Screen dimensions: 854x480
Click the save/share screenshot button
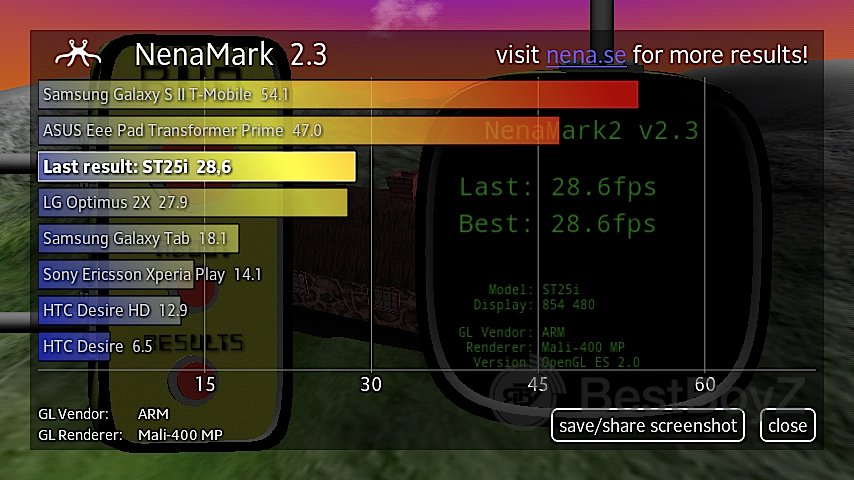point(648,425)
